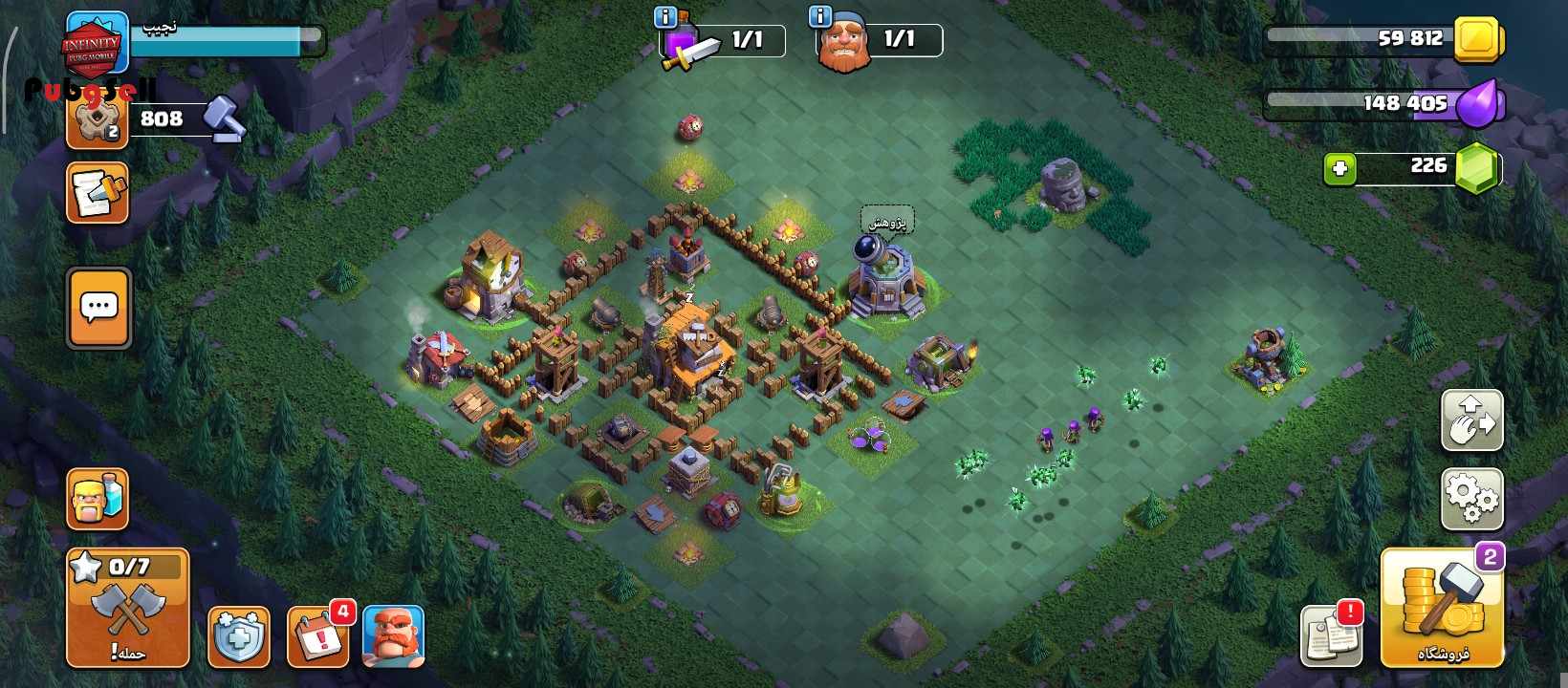Viewport: 1568px width, 688px height.
Task: Open the shop with the hammer and coins
Action: pos(1442,608)
